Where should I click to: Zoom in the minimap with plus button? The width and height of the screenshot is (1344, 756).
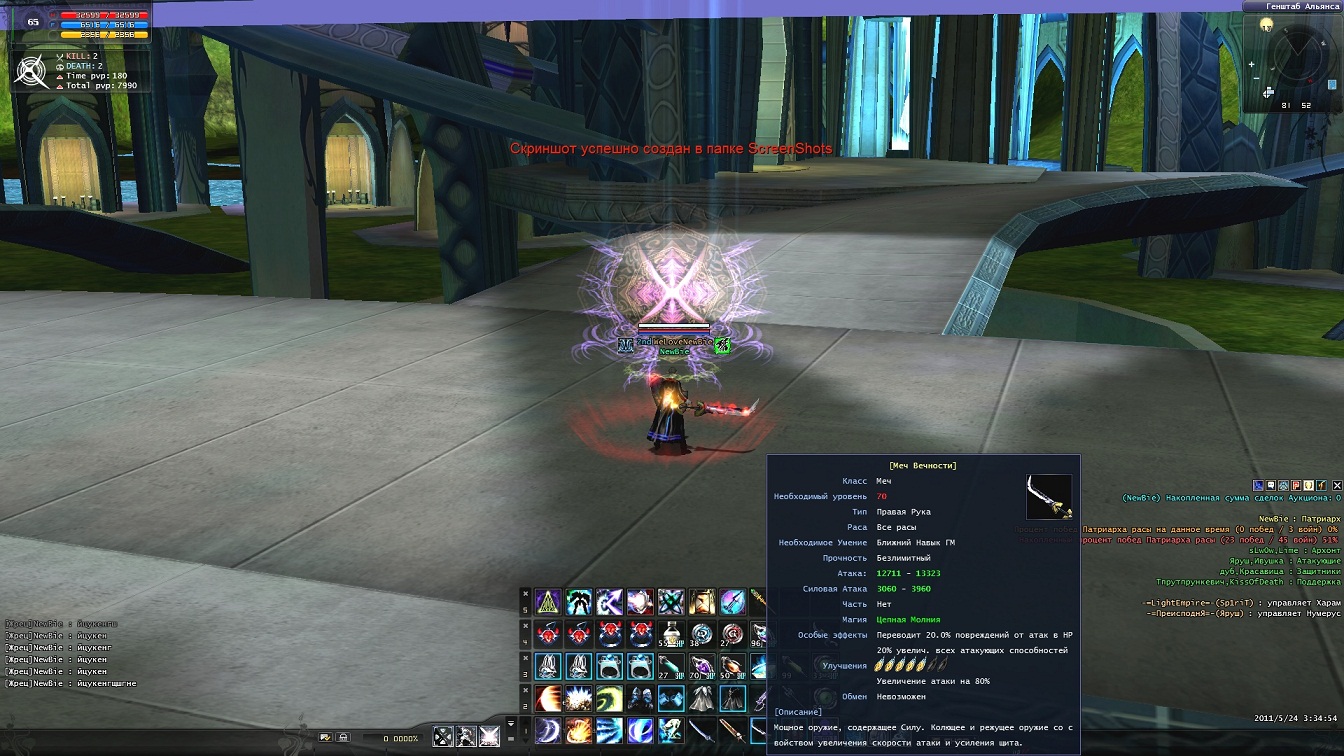1252,65
